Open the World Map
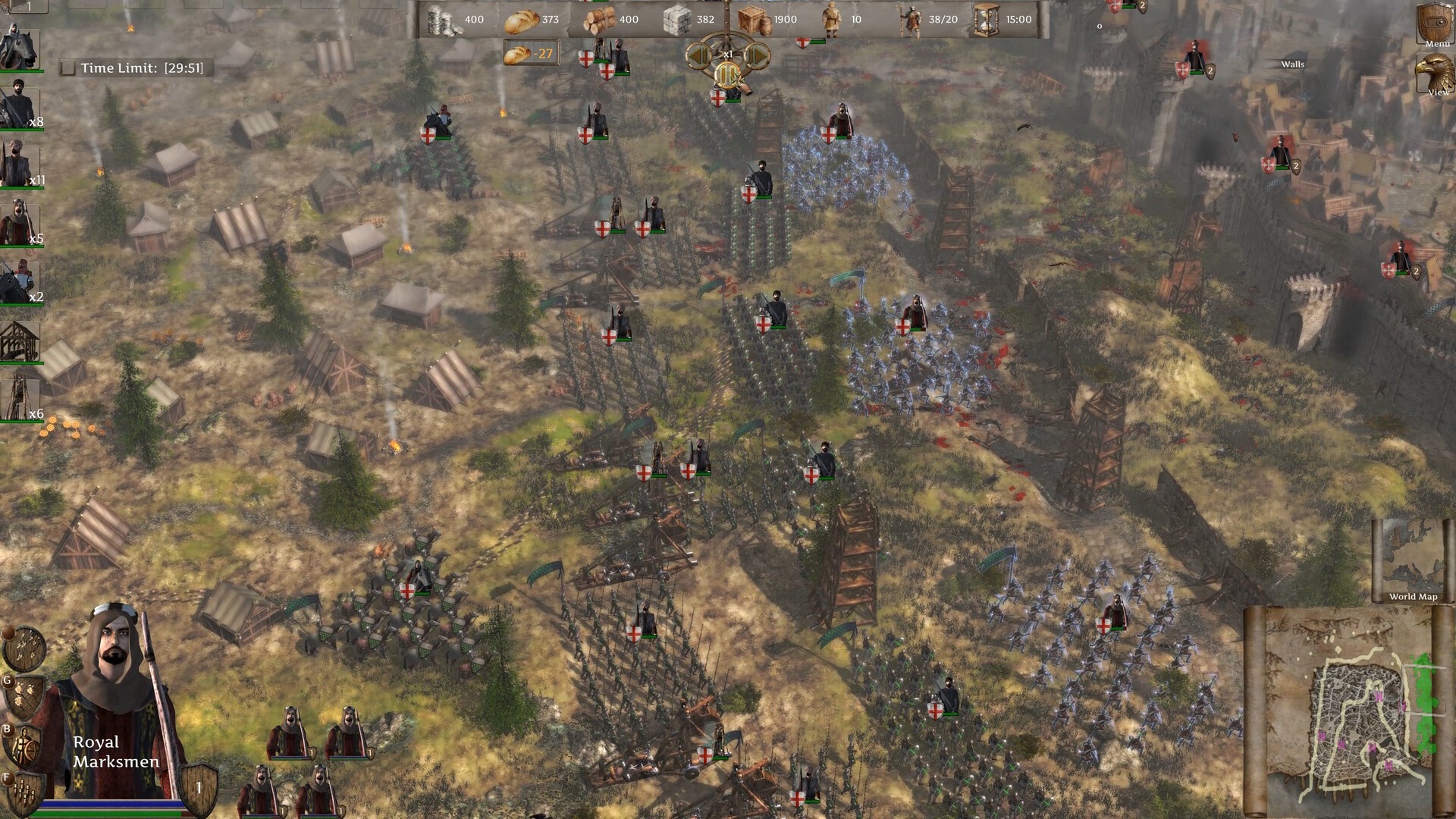The width and height of the screenshot is (1456, 819). (x=1412, y=560)
